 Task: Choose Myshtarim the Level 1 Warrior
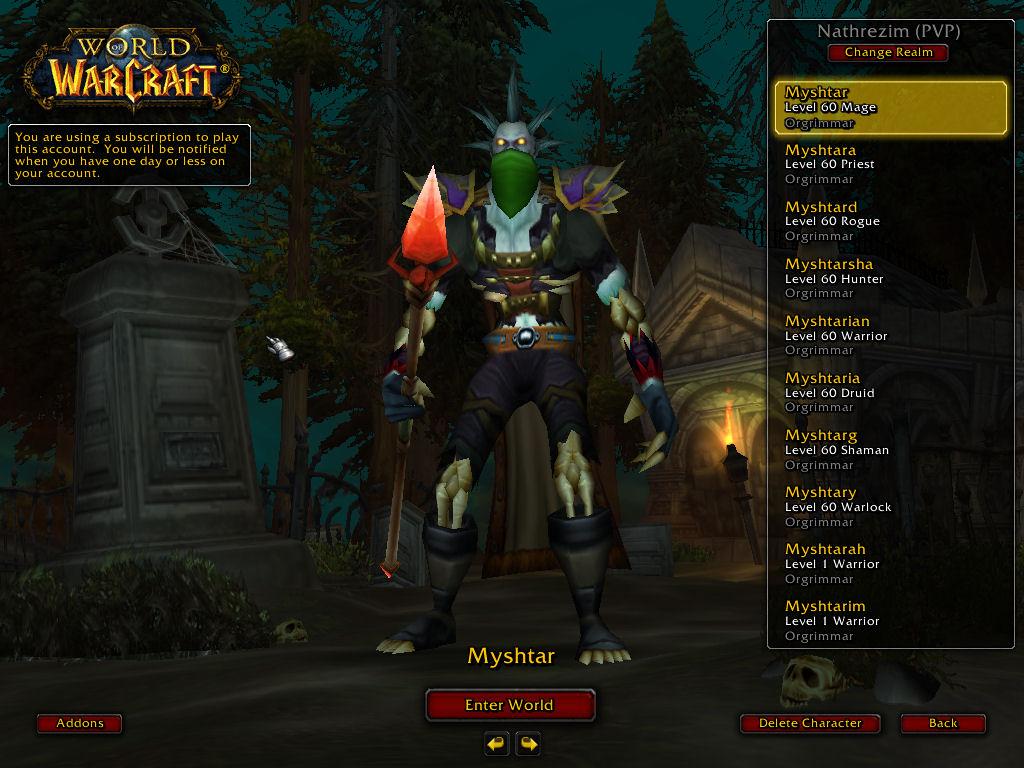tap(890, 621)
